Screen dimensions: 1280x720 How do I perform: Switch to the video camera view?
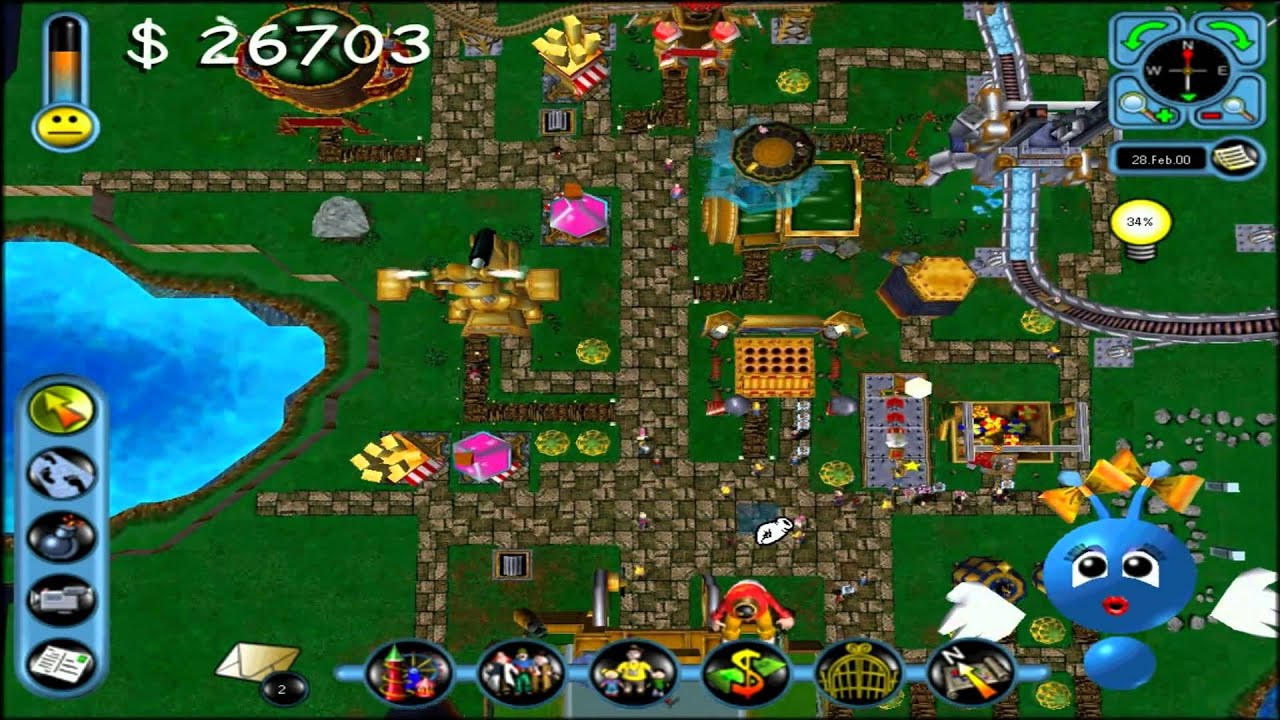62,600
